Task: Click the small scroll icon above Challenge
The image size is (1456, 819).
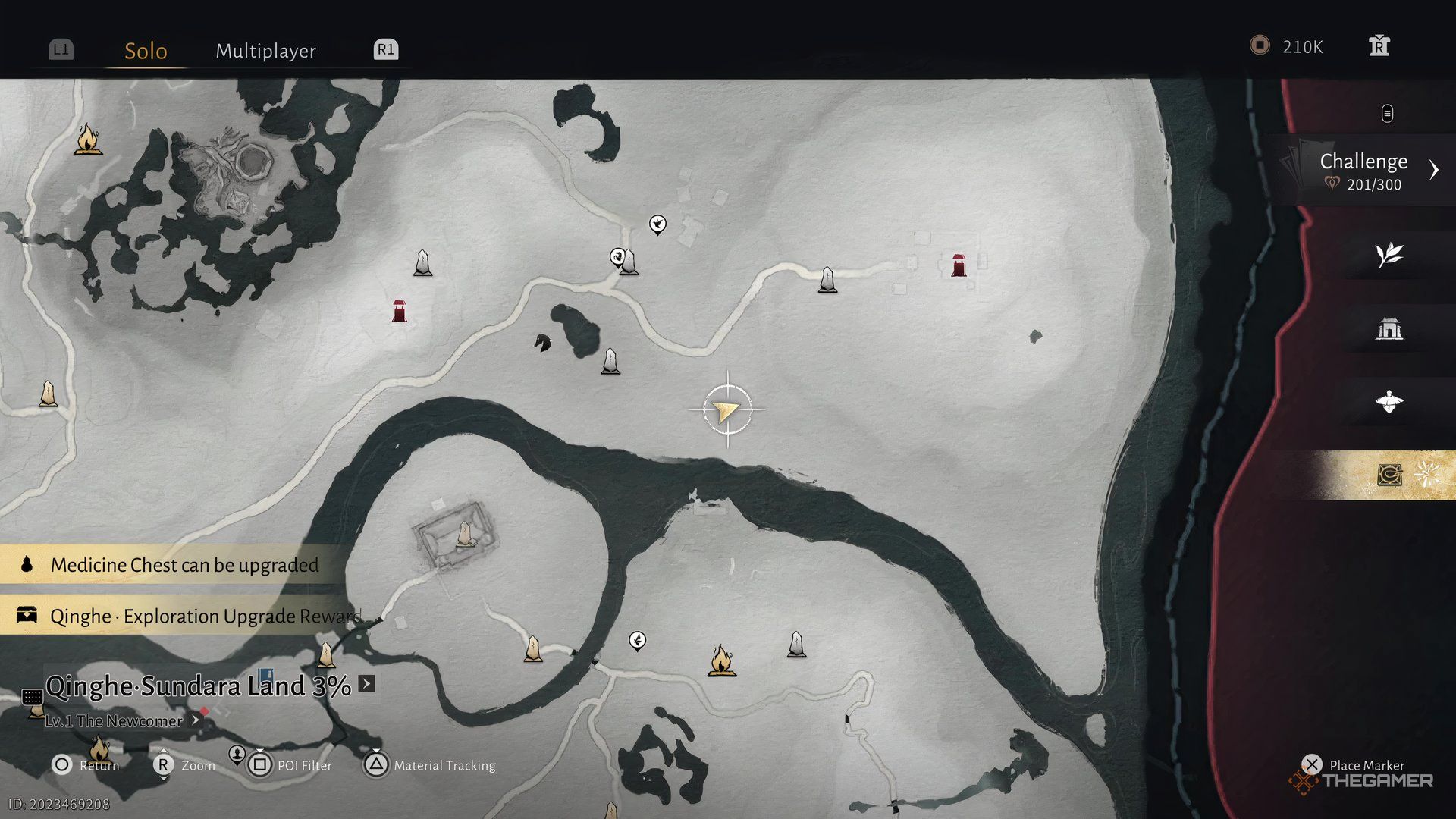Action: coord(1387,114)
